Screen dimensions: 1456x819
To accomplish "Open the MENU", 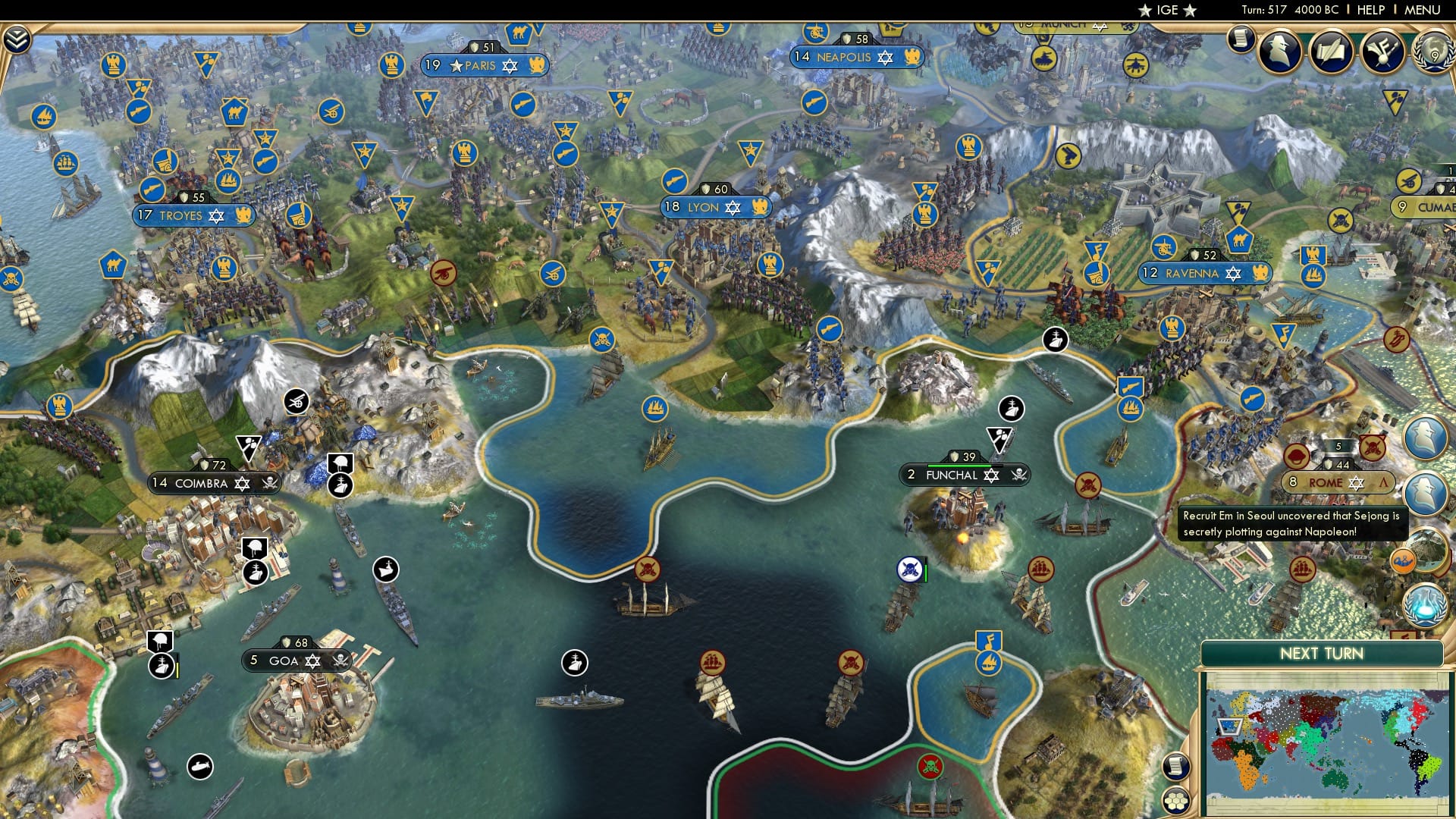I will point(1424,10).
